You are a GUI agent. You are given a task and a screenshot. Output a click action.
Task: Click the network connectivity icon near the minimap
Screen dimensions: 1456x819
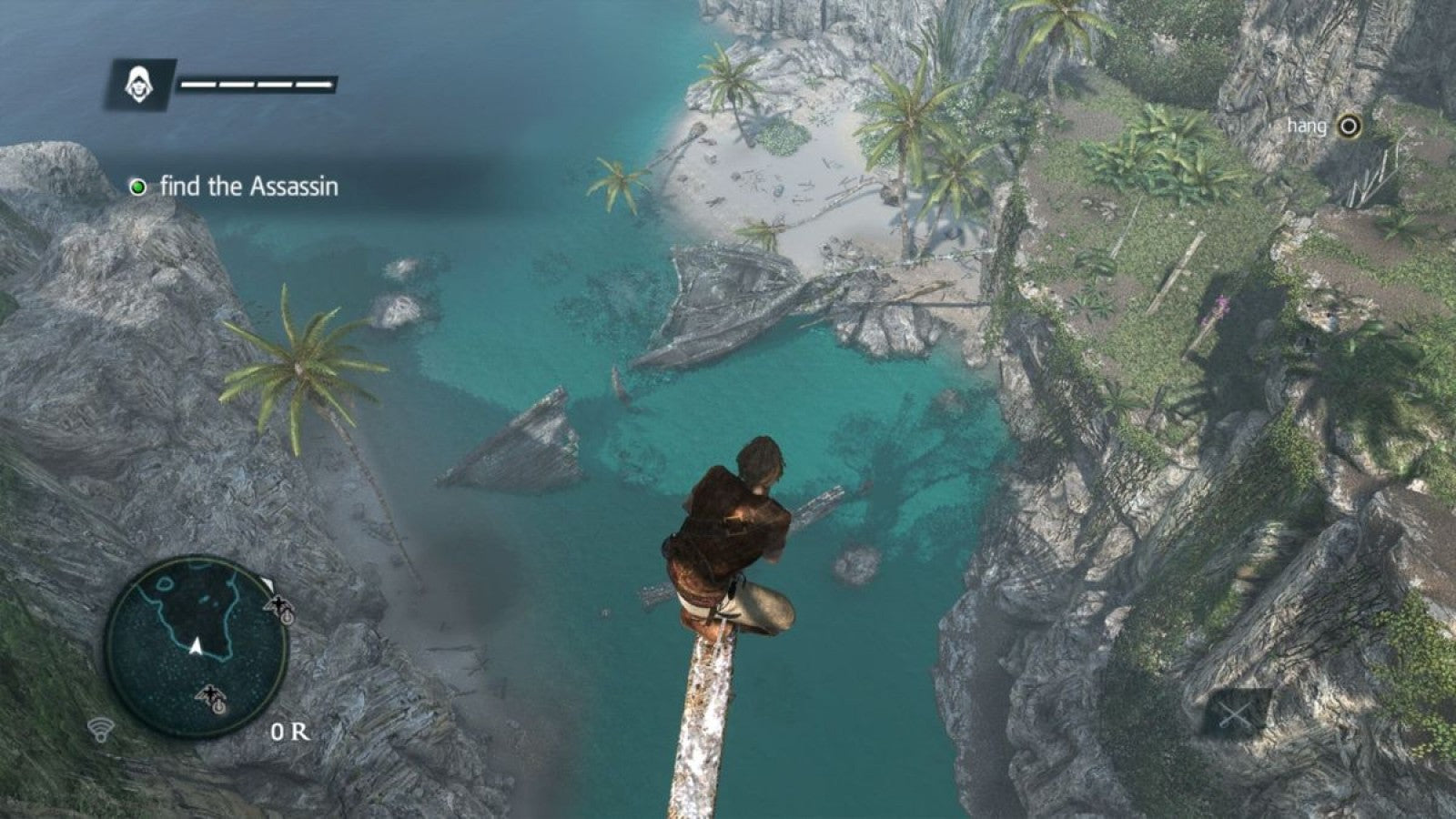pyautogui.click(x=103, y=728)
